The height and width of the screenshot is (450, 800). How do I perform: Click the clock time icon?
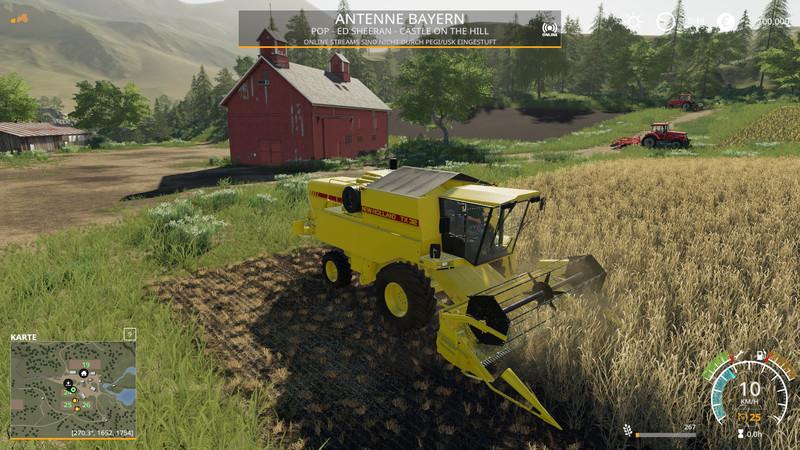(665, 22)
